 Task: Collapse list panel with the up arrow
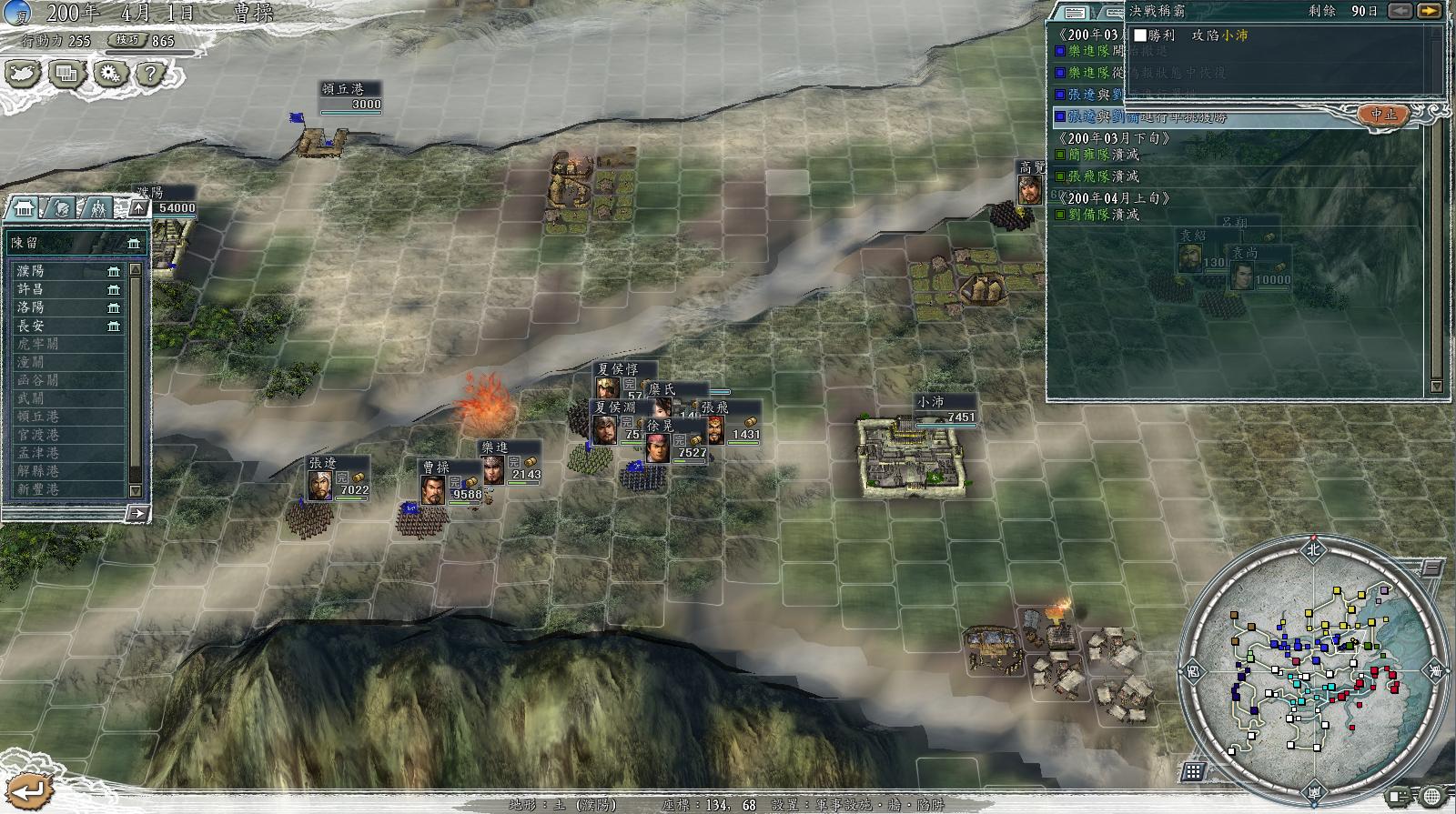coord(138,208)
